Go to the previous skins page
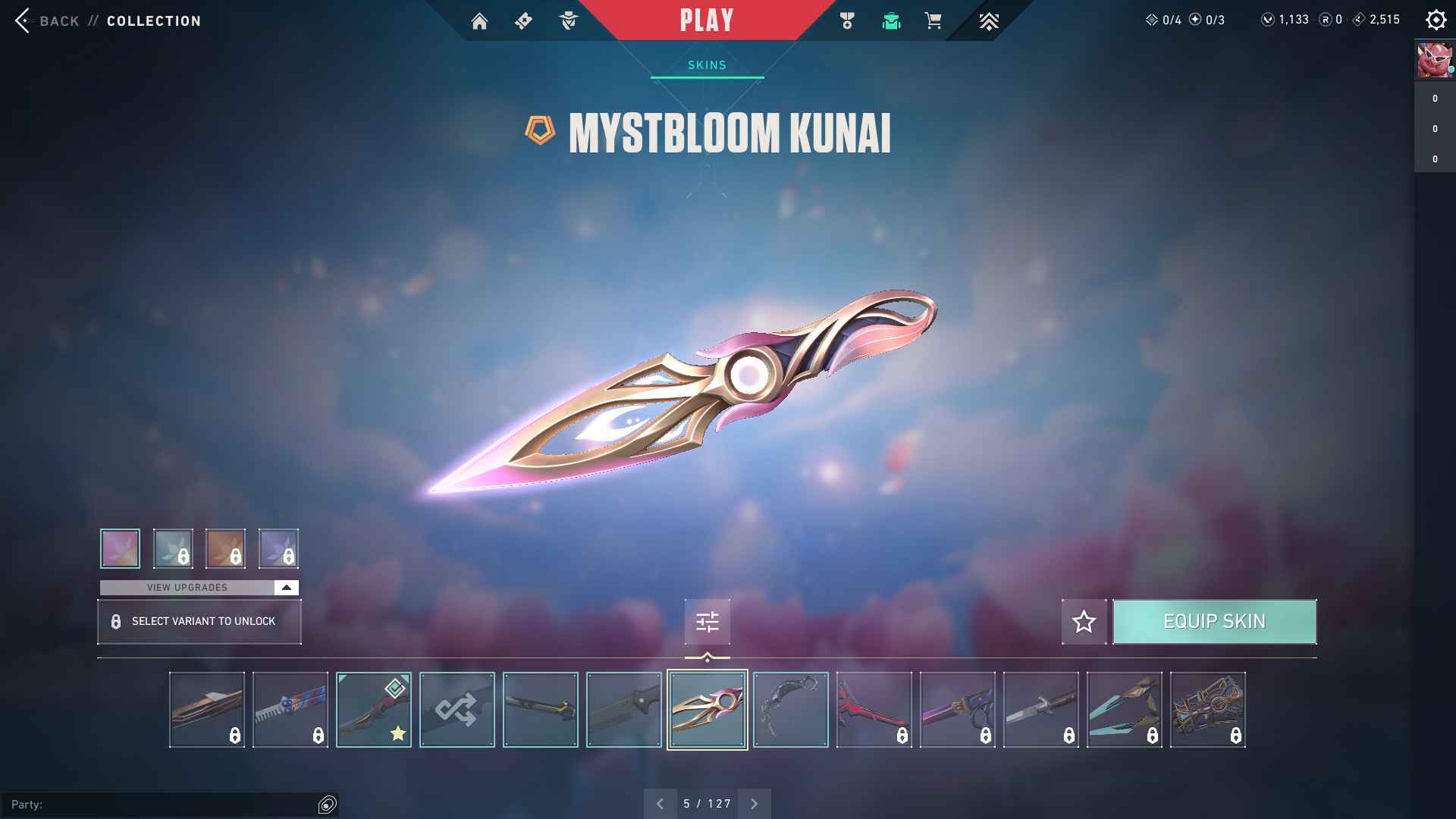Screen dimensions: 1456x819 pos(660,804)
